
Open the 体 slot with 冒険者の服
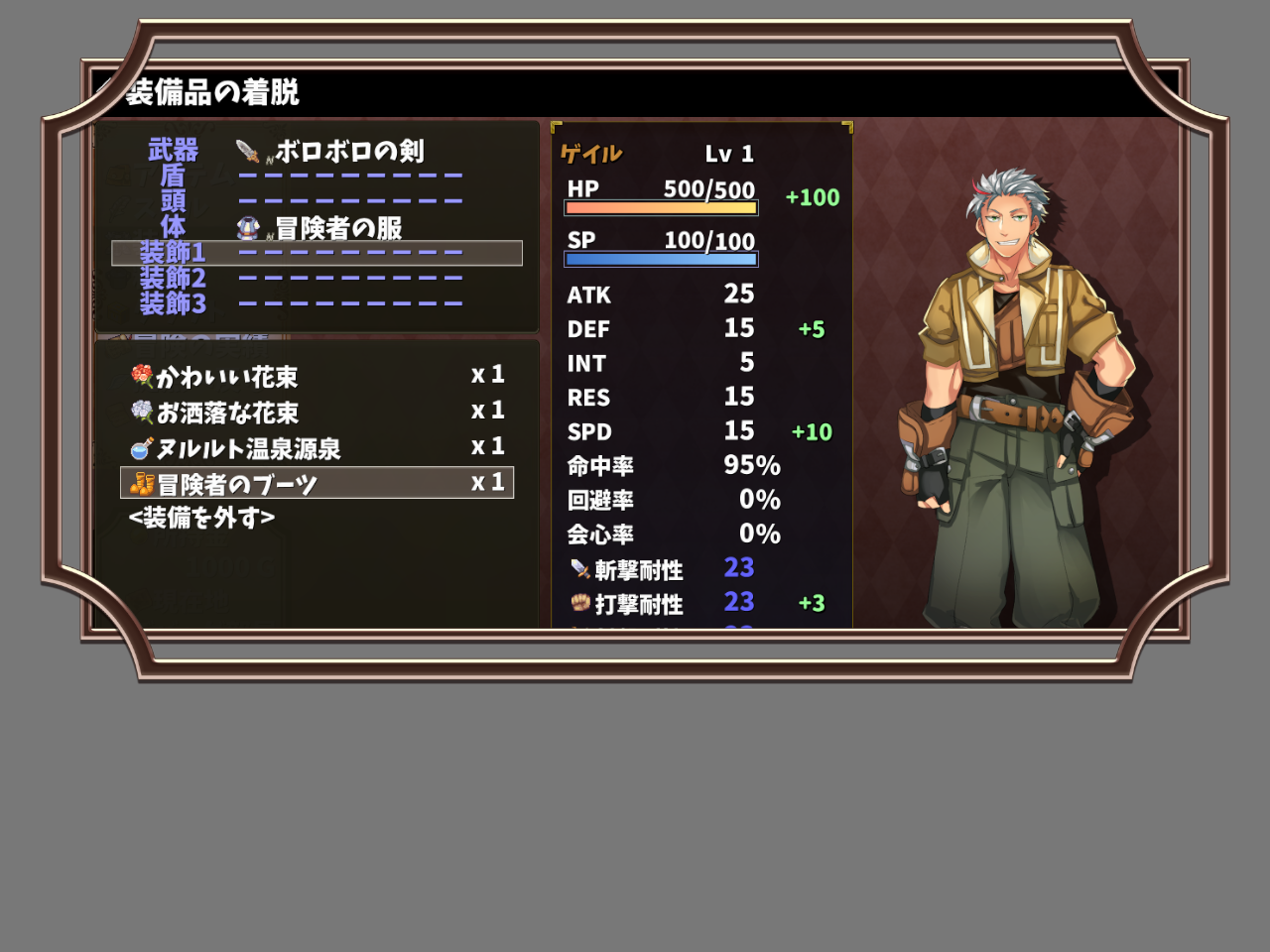(x=317, y=228)
